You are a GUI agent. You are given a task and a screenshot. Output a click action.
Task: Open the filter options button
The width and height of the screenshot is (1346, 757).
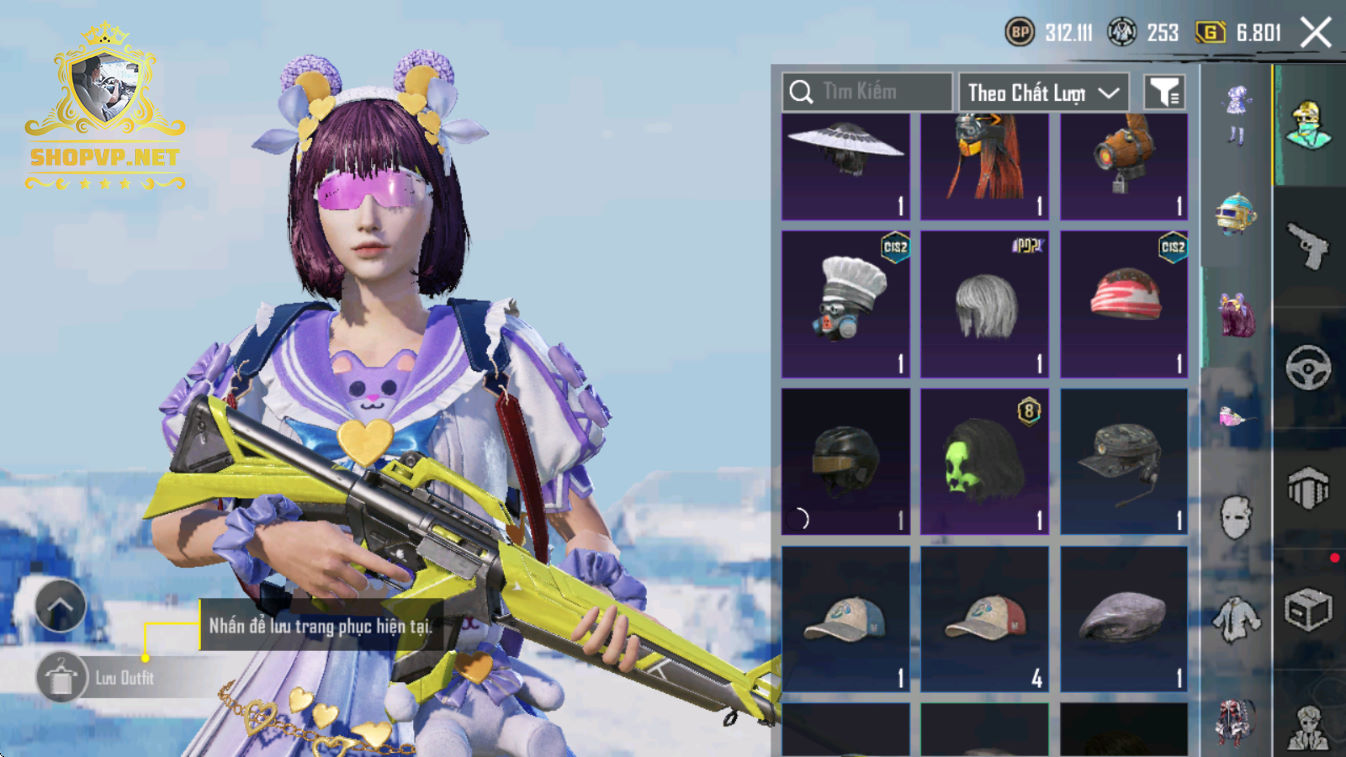(1164, 93)
